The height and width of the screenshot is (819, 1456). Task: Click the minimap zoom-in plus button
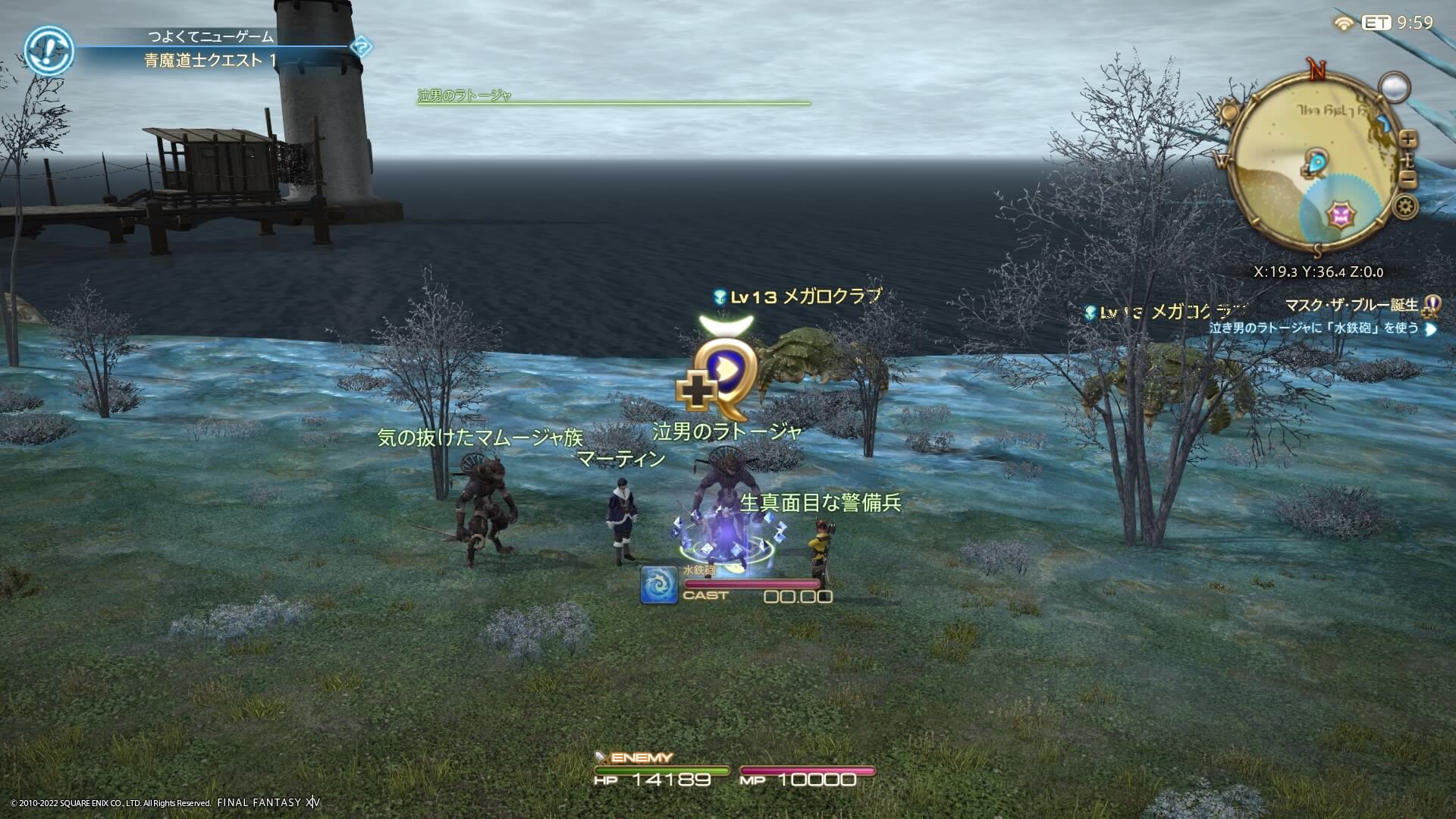1407,139
